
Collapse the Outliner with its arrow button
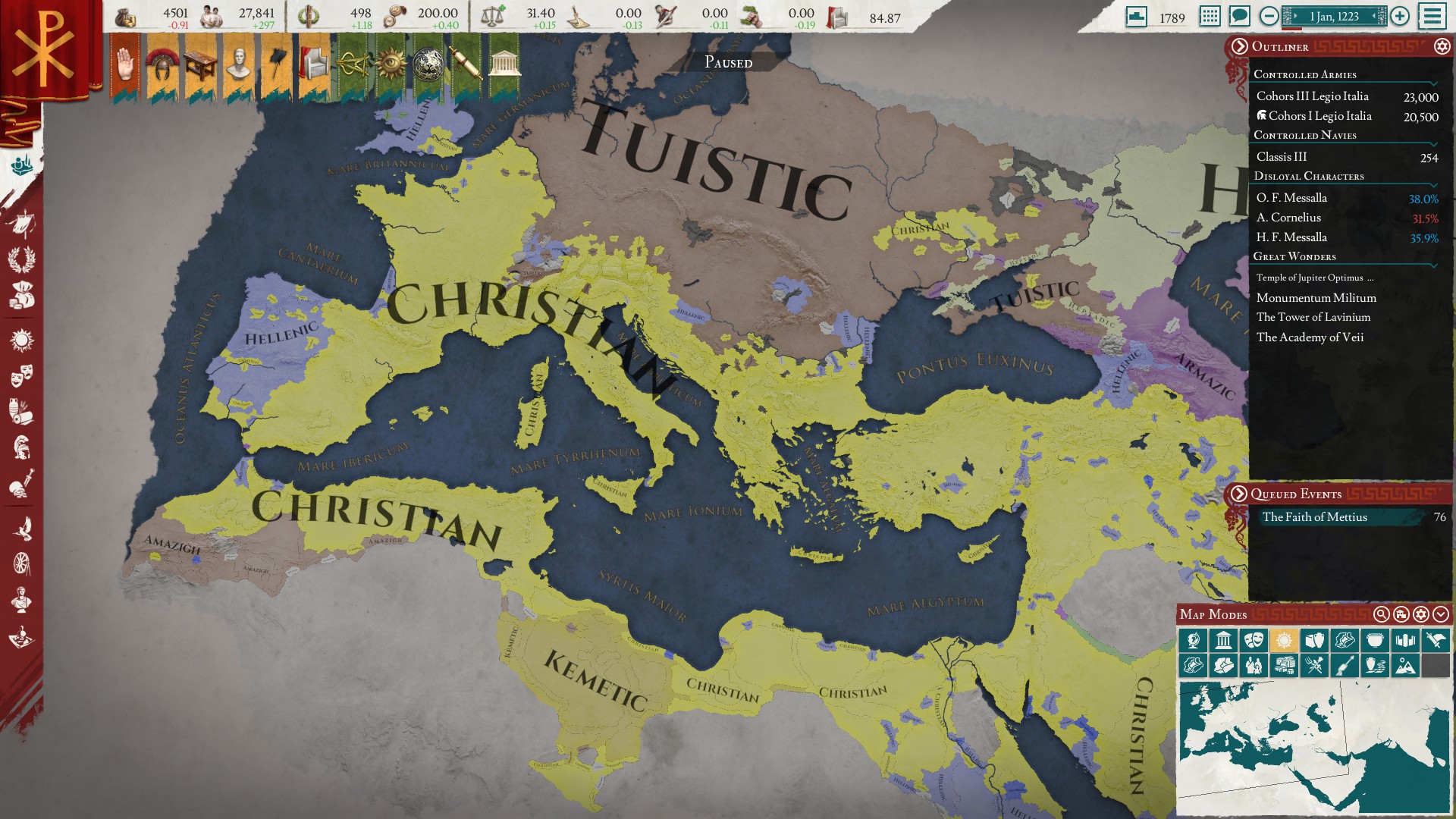pos(1239,47)
